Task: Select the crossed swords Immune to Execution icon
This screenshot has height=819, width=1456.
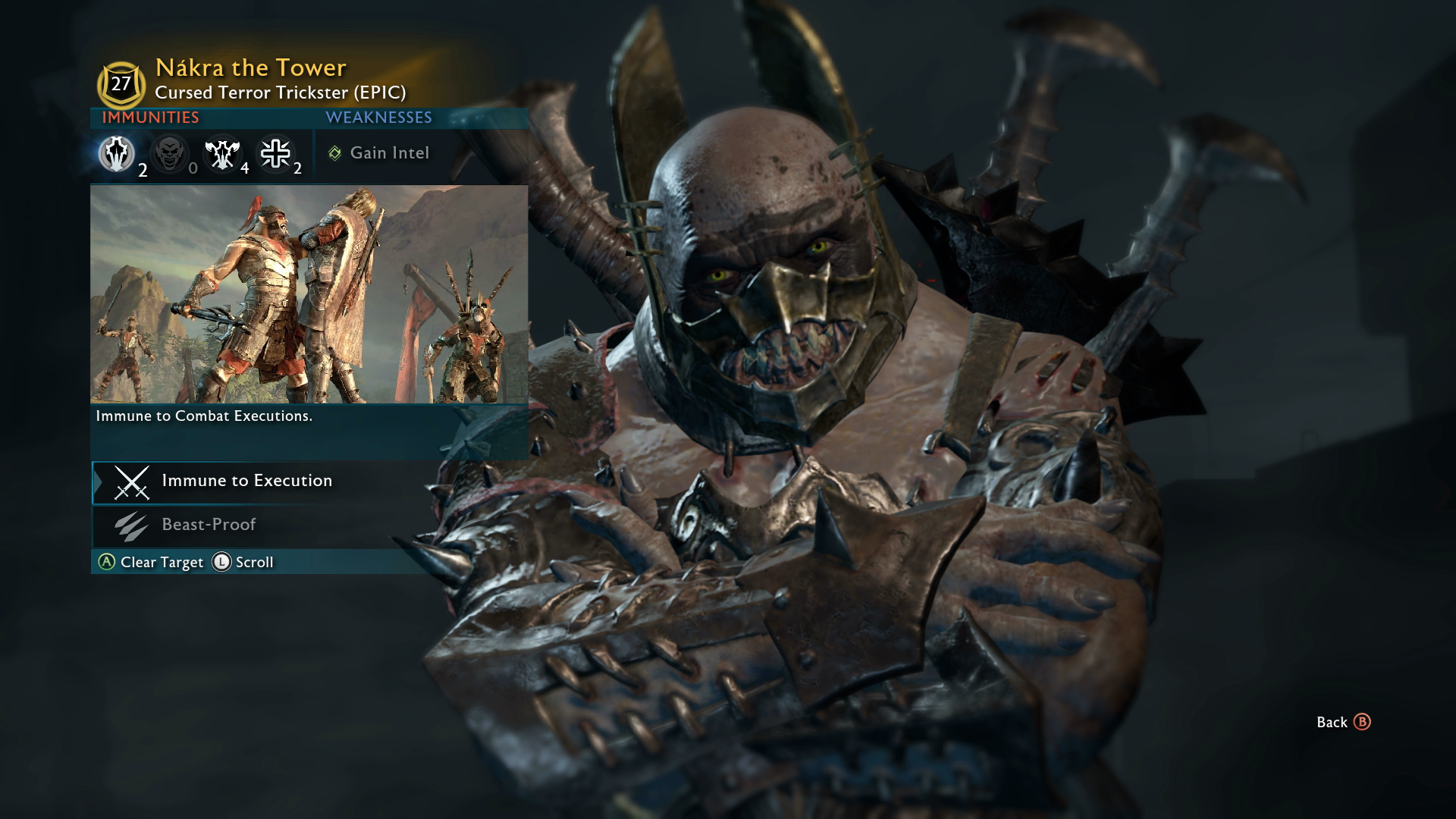Action: pyautogui.click(x=132, y=482)
